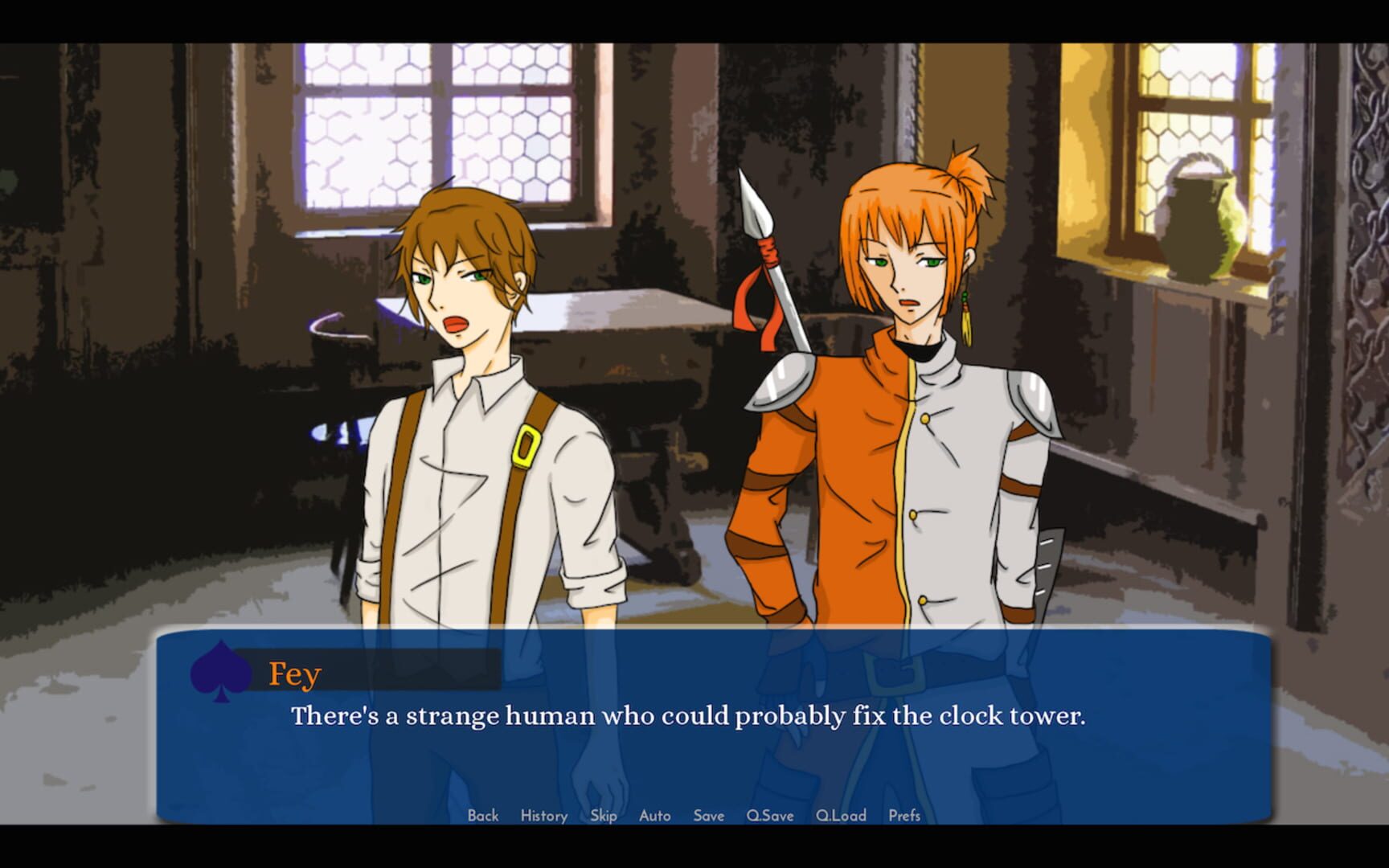
Task: Load the quick save via Q.Load
Action: [839, 815]
